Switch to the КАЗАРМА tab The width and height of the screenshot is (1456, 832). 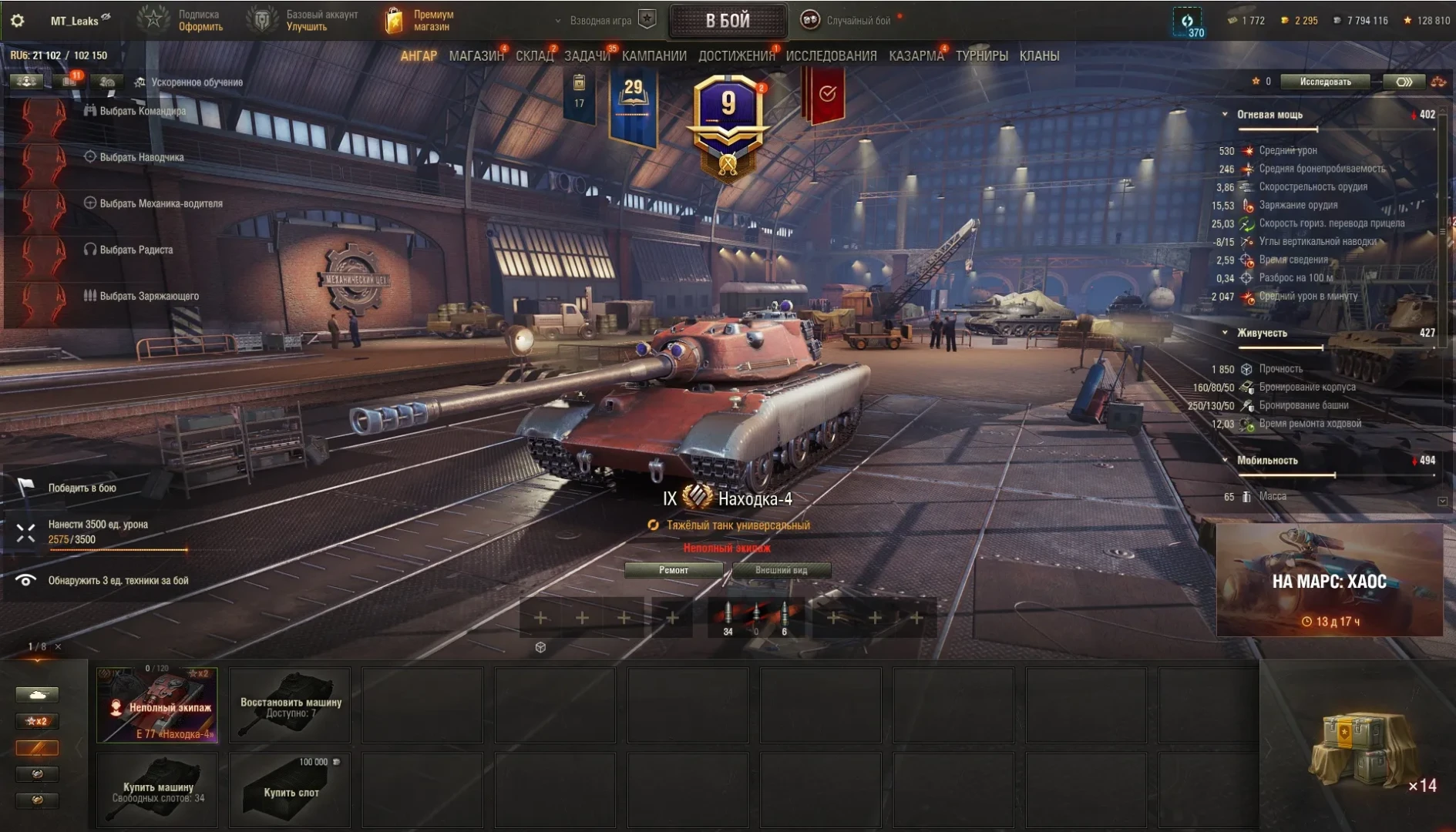tap(916, 56)
